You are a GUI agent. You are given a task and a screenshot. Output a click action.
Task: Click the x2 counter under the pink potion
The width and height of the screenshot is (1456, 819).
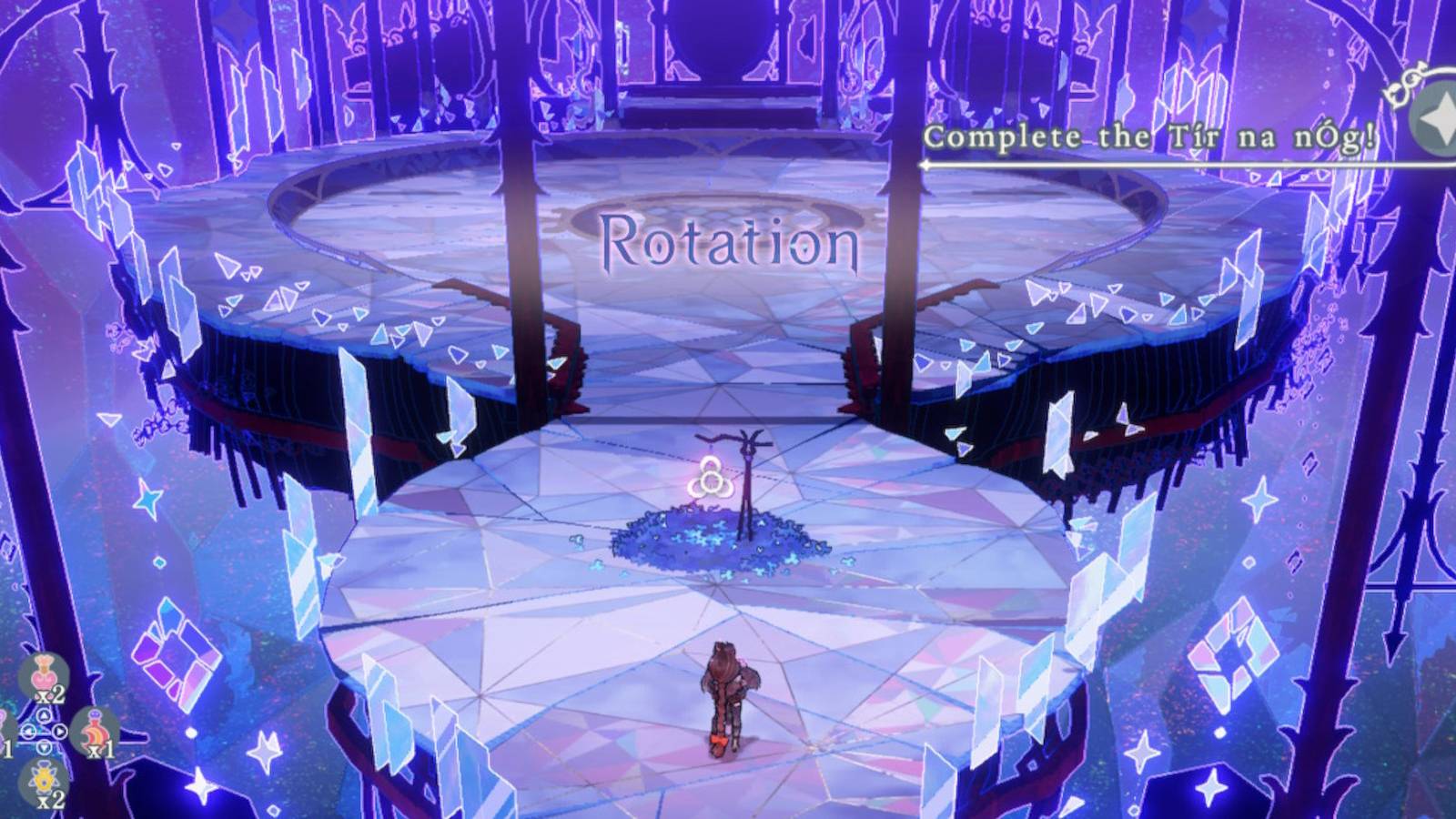click(49, 695)
